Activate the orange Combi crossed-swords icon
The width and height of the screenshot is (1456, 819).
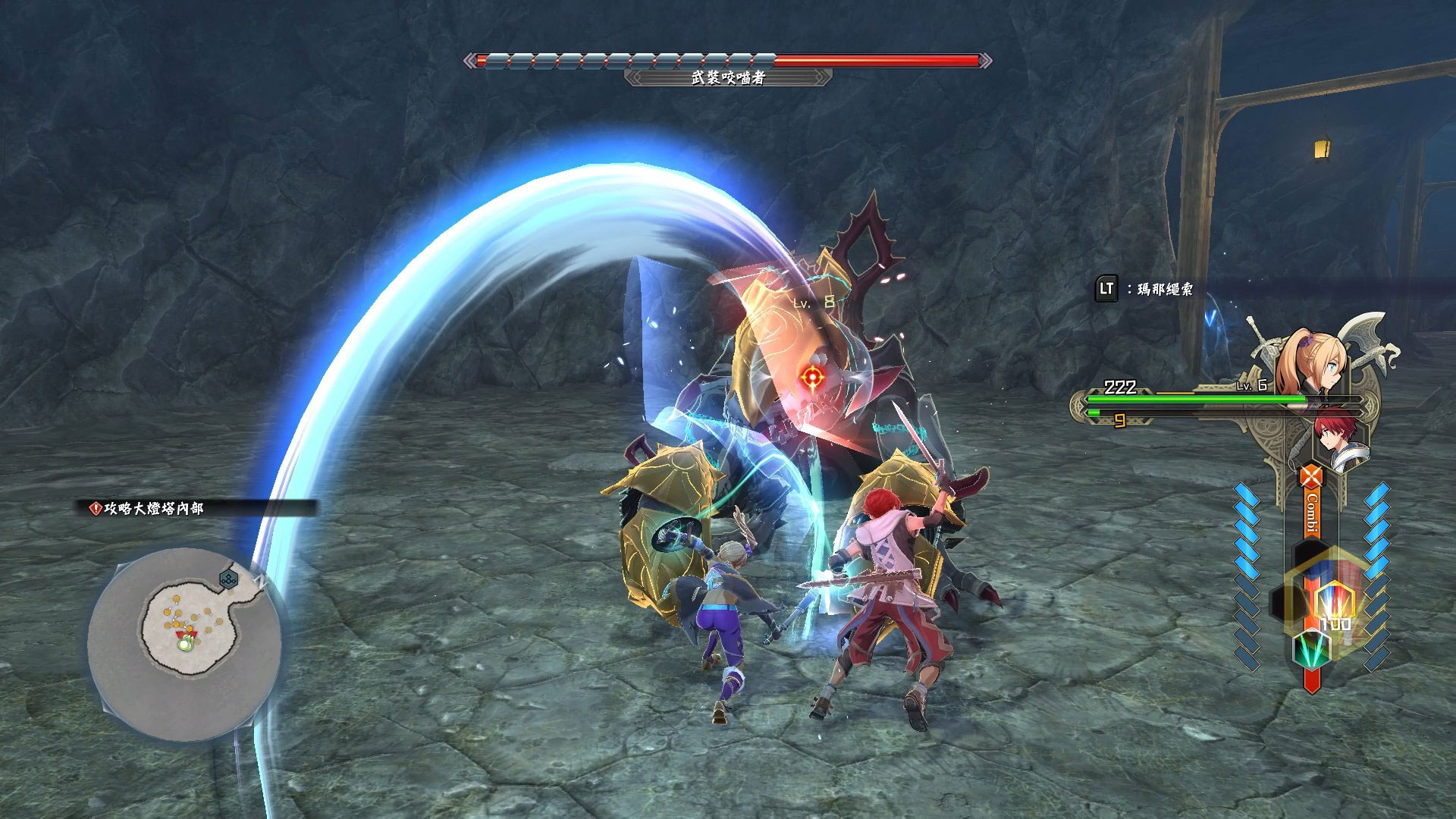coord(1310,478)
